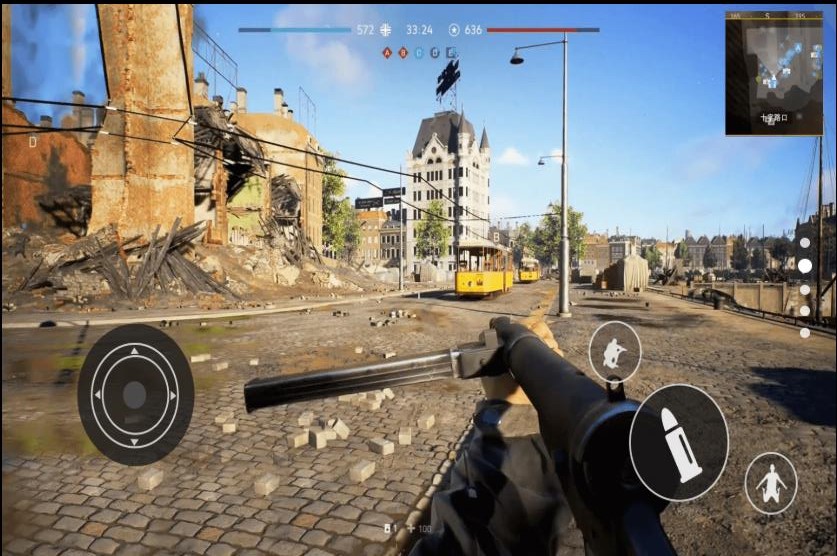837x556 pixels.
Task: Tap the jumping figure button
Action: click(771, 483)
